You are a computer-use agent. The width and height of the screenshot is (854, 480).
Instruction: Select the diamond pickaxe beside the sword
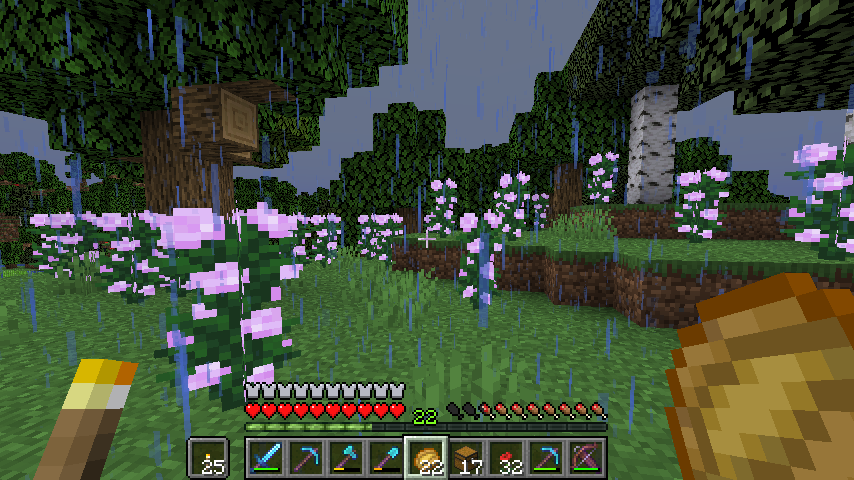[x=306, y=458]
